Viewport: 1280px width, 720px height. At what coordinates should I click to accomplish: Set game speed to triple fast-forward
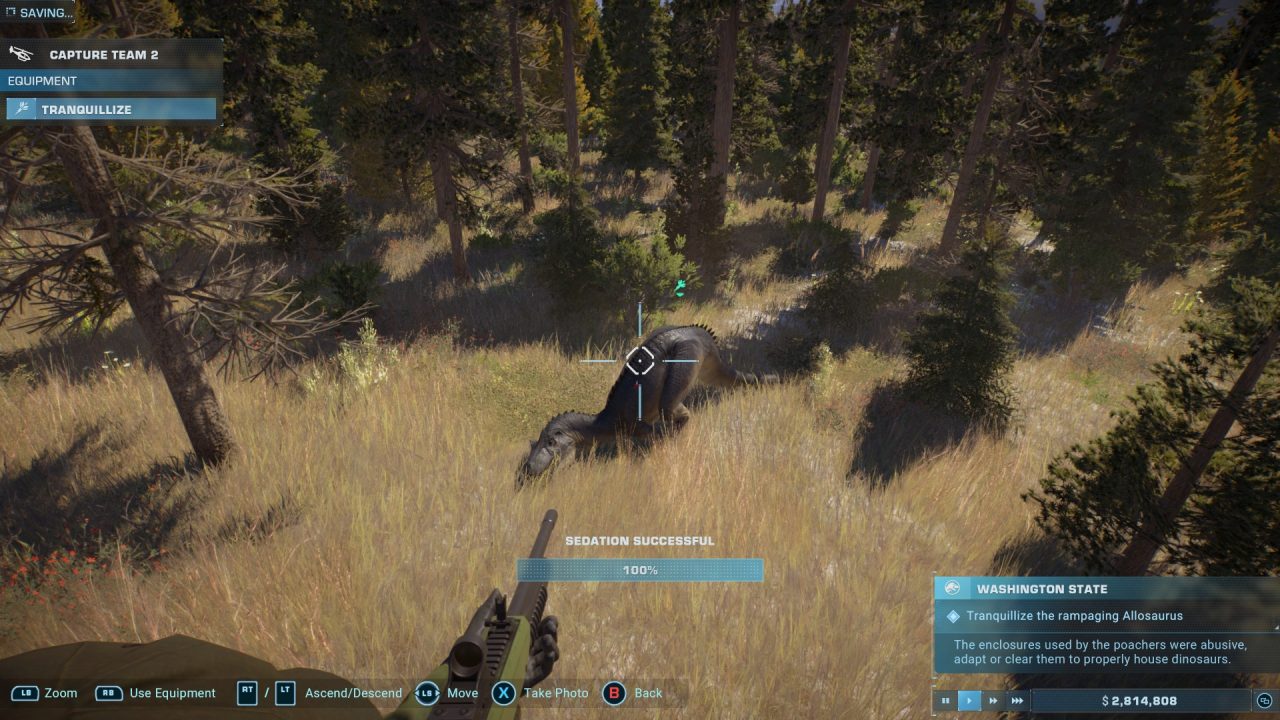pos(1017,701)
